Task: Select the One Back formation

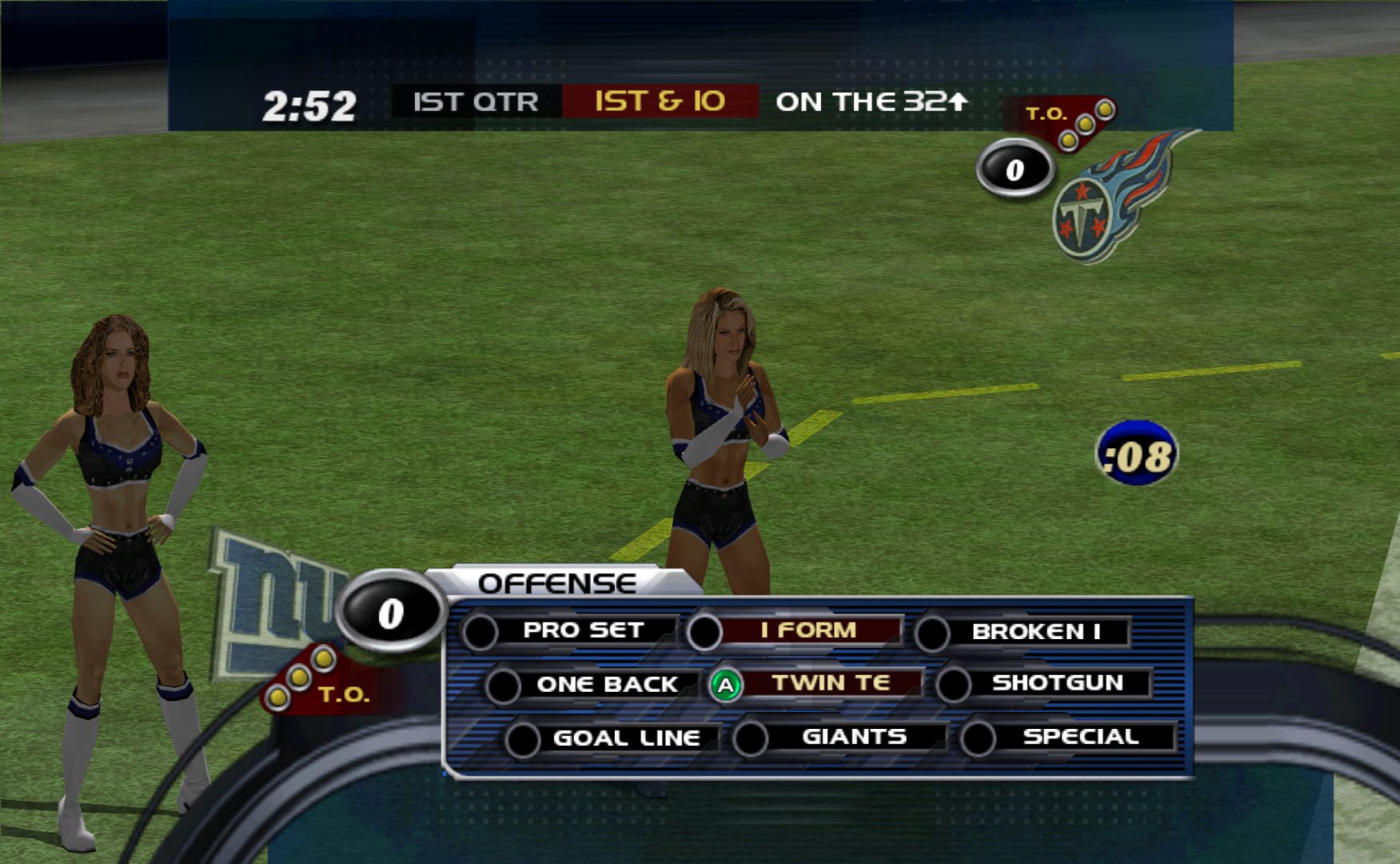Action: click(606, 685)
